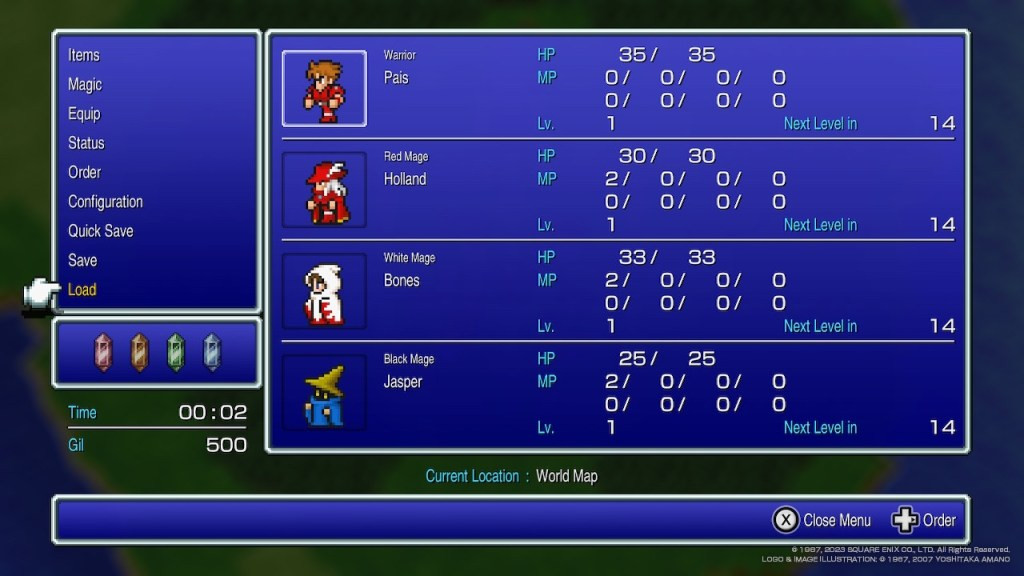This screenshot has width=1024, height=576.
Task: Pick White Mage Bones party row
Action: coord(616,291)
